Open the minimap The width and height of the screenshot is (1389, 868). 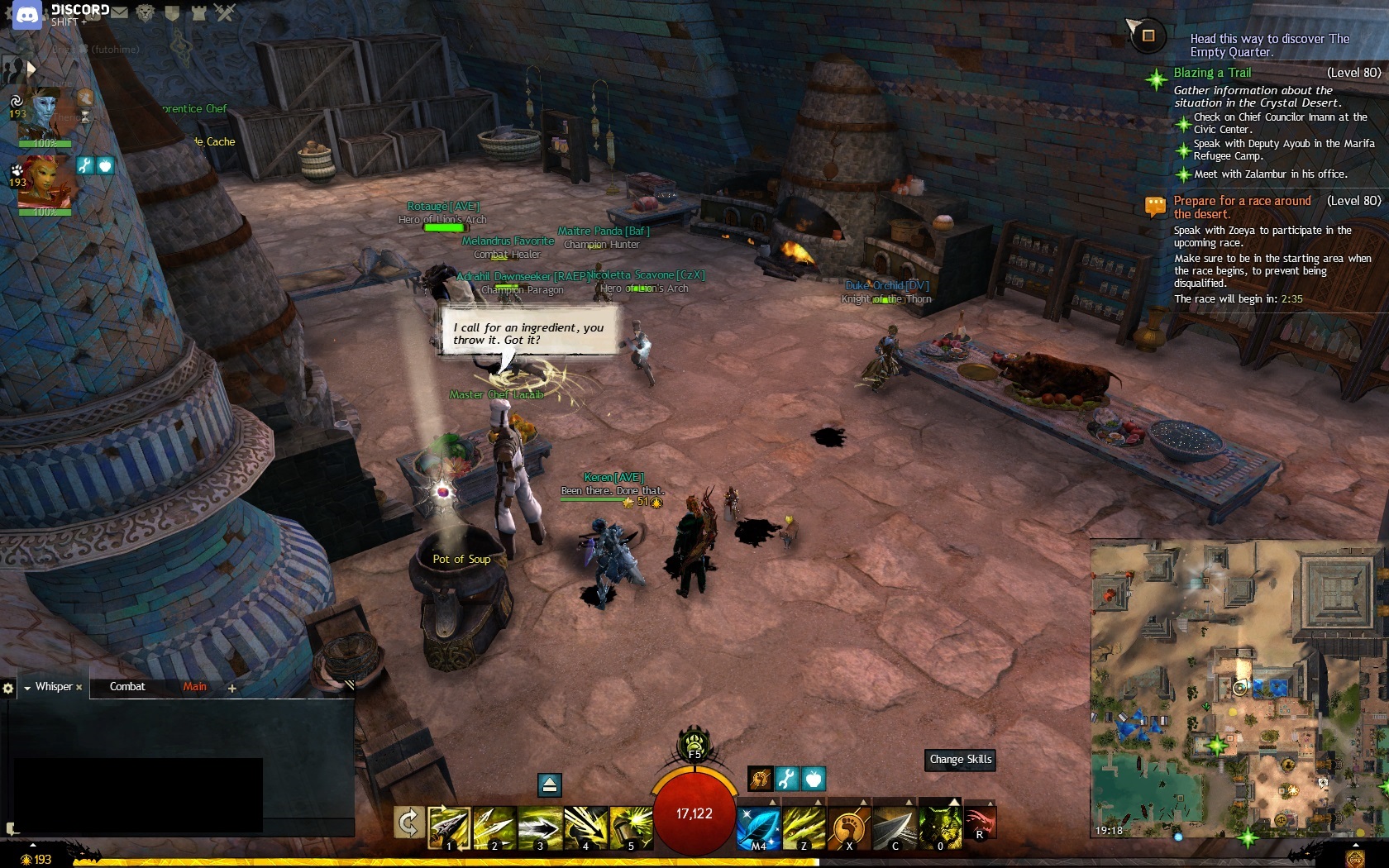(1239, 688)
